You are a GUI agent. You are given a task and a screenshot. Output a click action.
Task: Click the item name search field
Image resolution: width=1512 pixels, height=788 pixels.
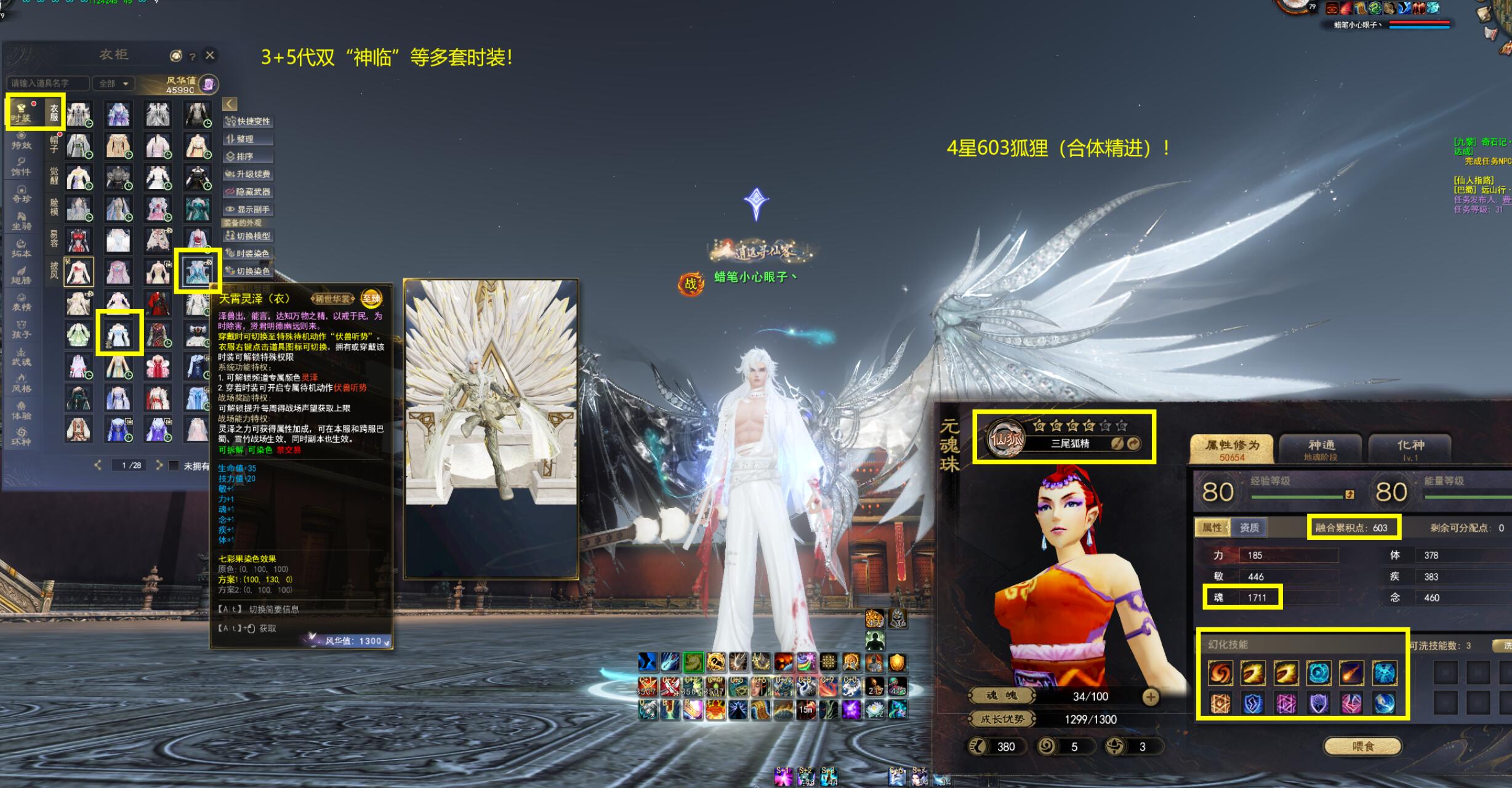(x=47, y=83)
